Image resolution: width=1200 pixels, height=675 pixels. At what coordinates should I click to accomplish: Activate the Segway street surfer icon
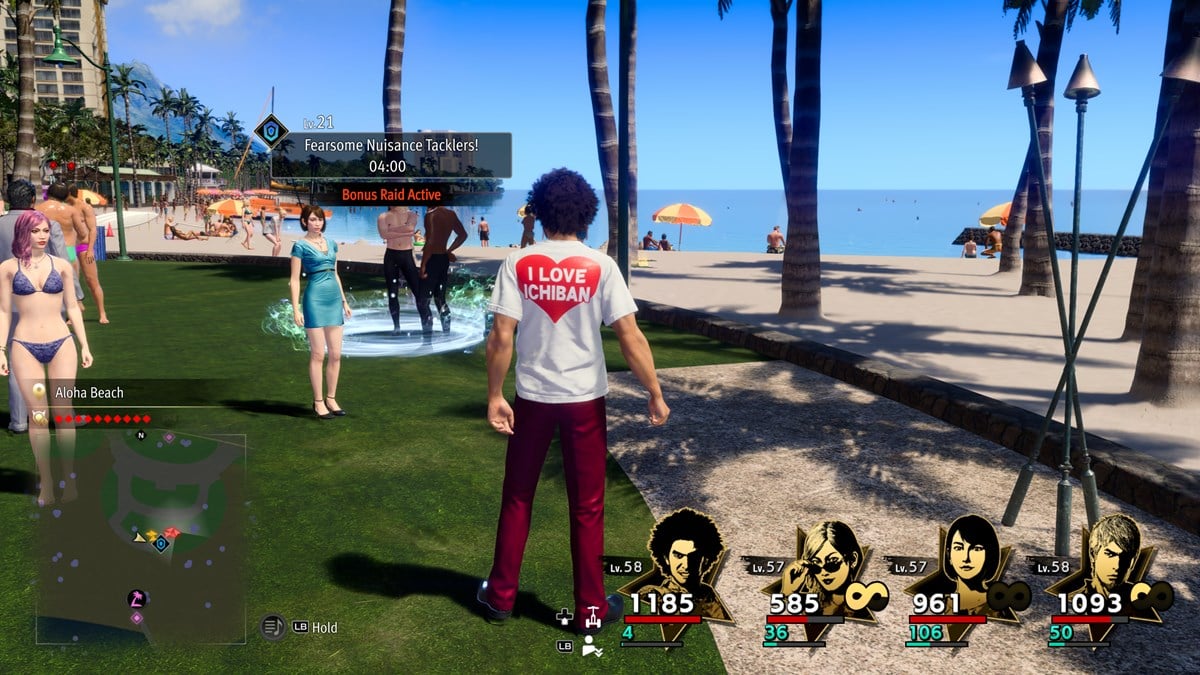pos(594,617)
